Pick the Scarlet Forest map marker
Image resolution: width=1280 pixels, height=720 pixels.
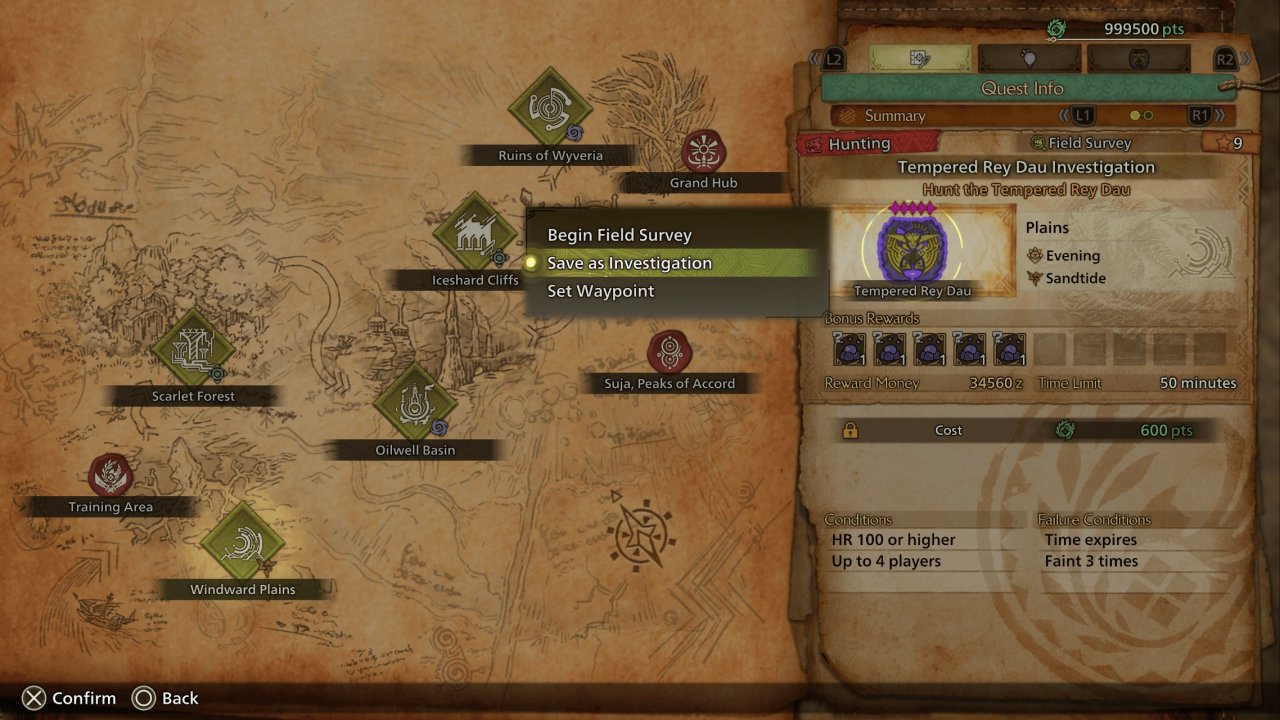coord(193,348)
